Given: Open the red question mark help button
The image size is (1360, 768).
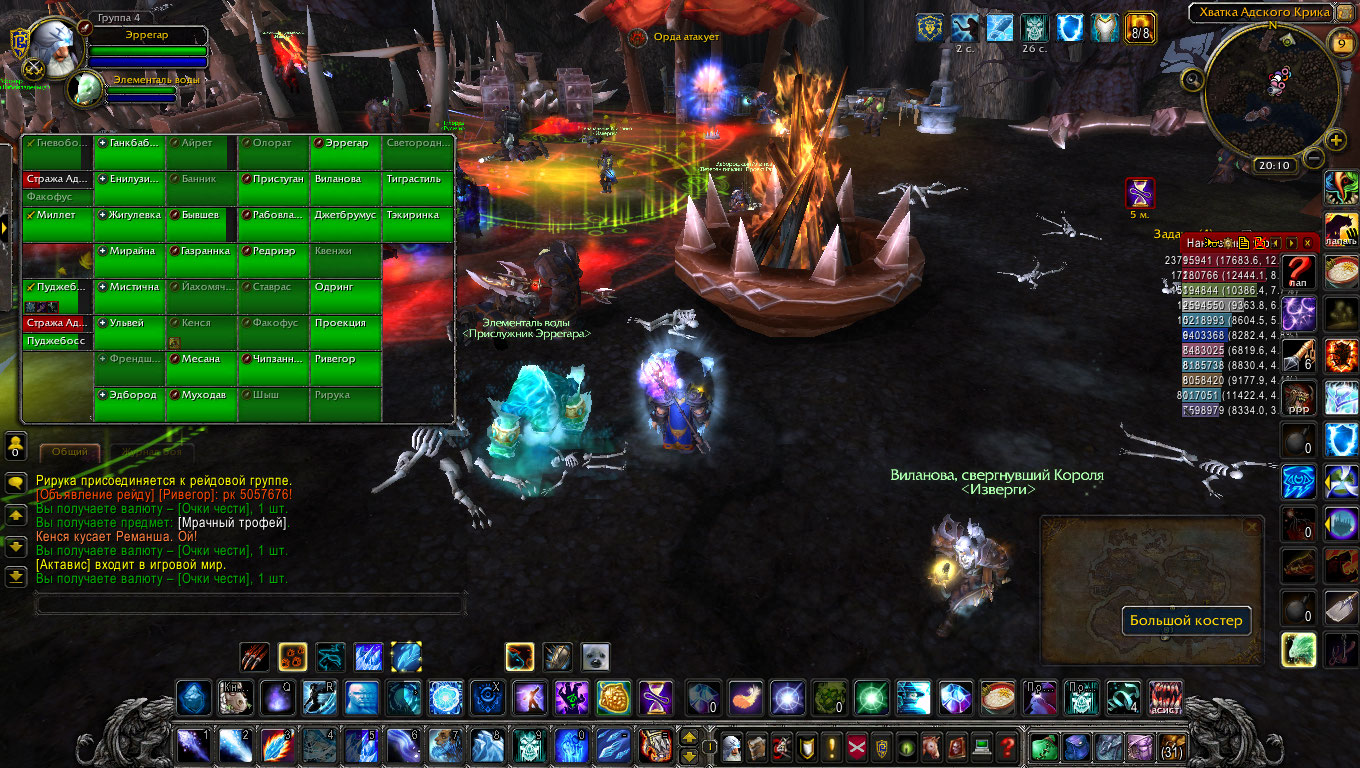Looking at the screenshot, I should [x=1008, y=746].
